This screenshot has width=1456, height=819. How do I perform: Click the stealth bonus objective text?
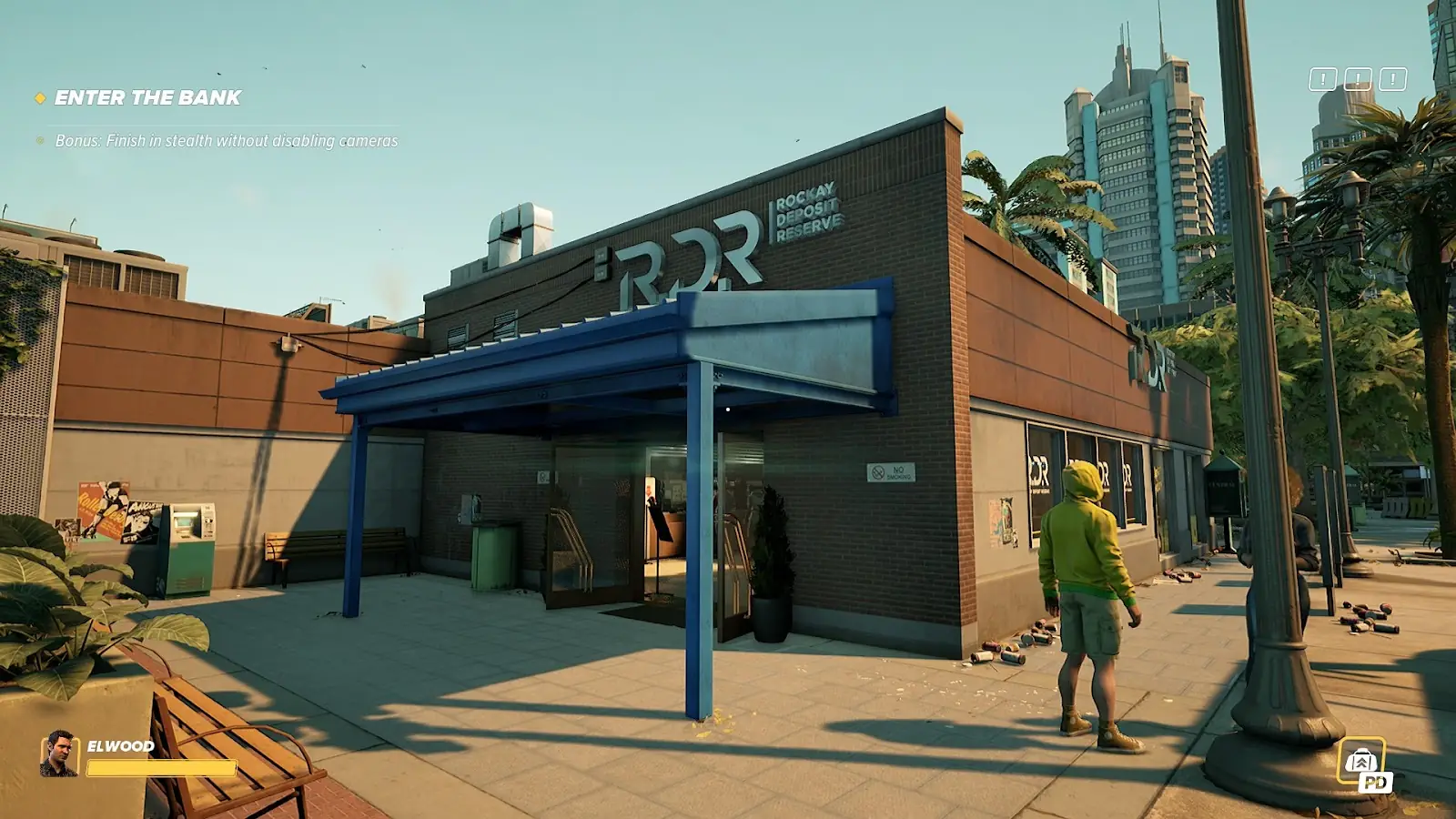226,141
